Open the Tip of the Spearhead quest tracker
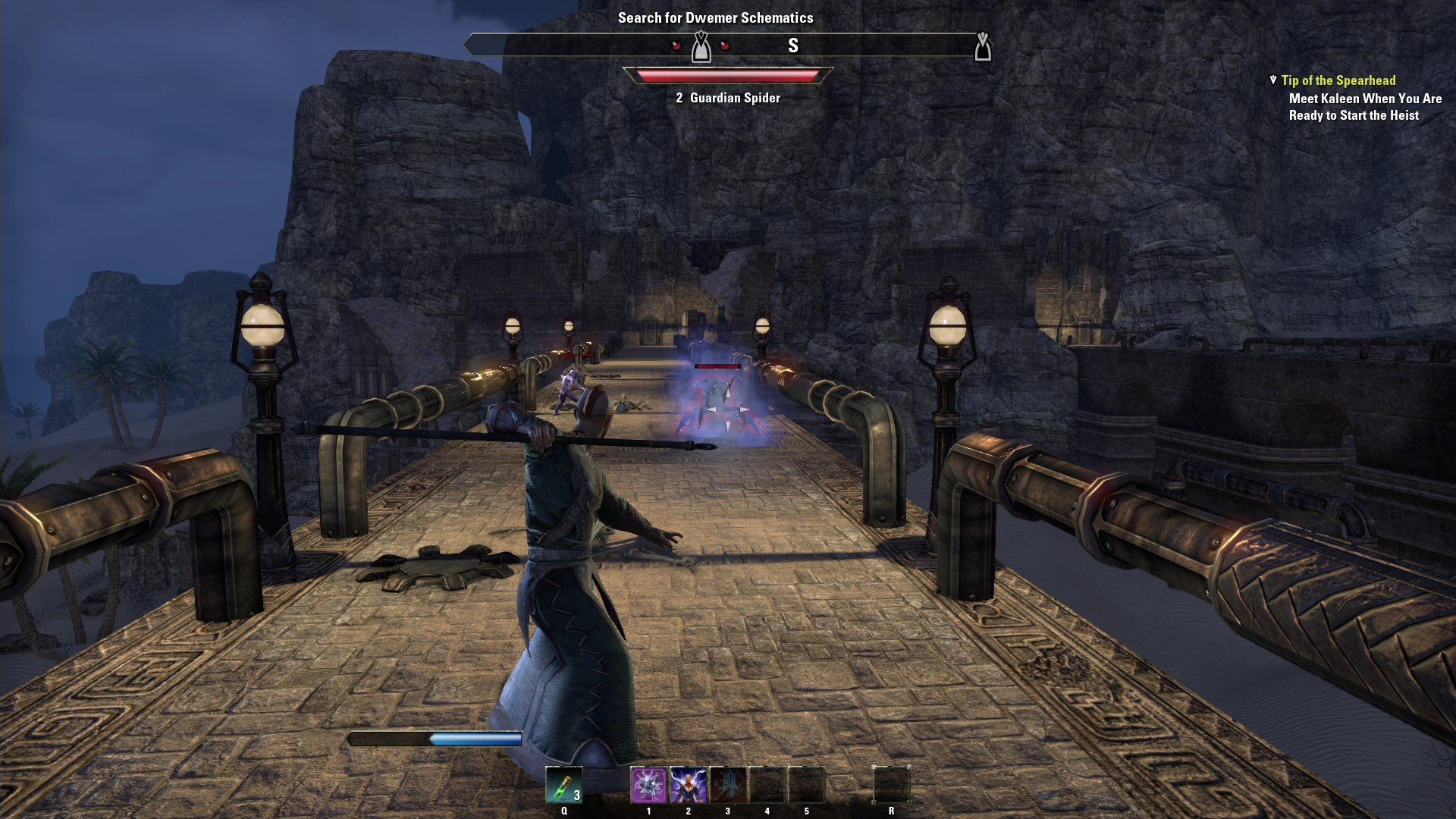The height and width of the screenshot is (819, 1456). click(1338, 80)
